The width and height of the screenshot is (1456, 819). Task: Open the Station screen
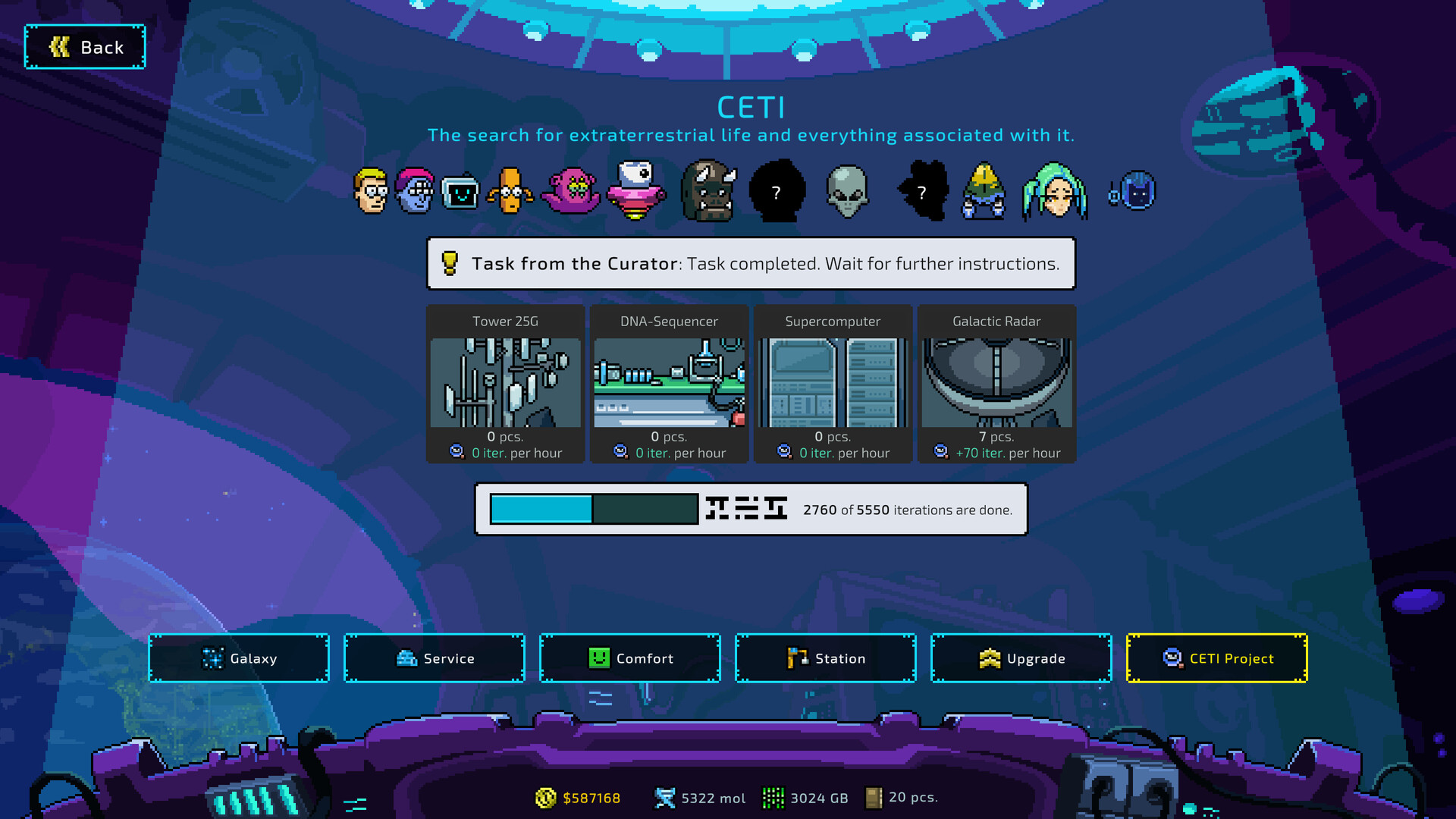(825, 658)
